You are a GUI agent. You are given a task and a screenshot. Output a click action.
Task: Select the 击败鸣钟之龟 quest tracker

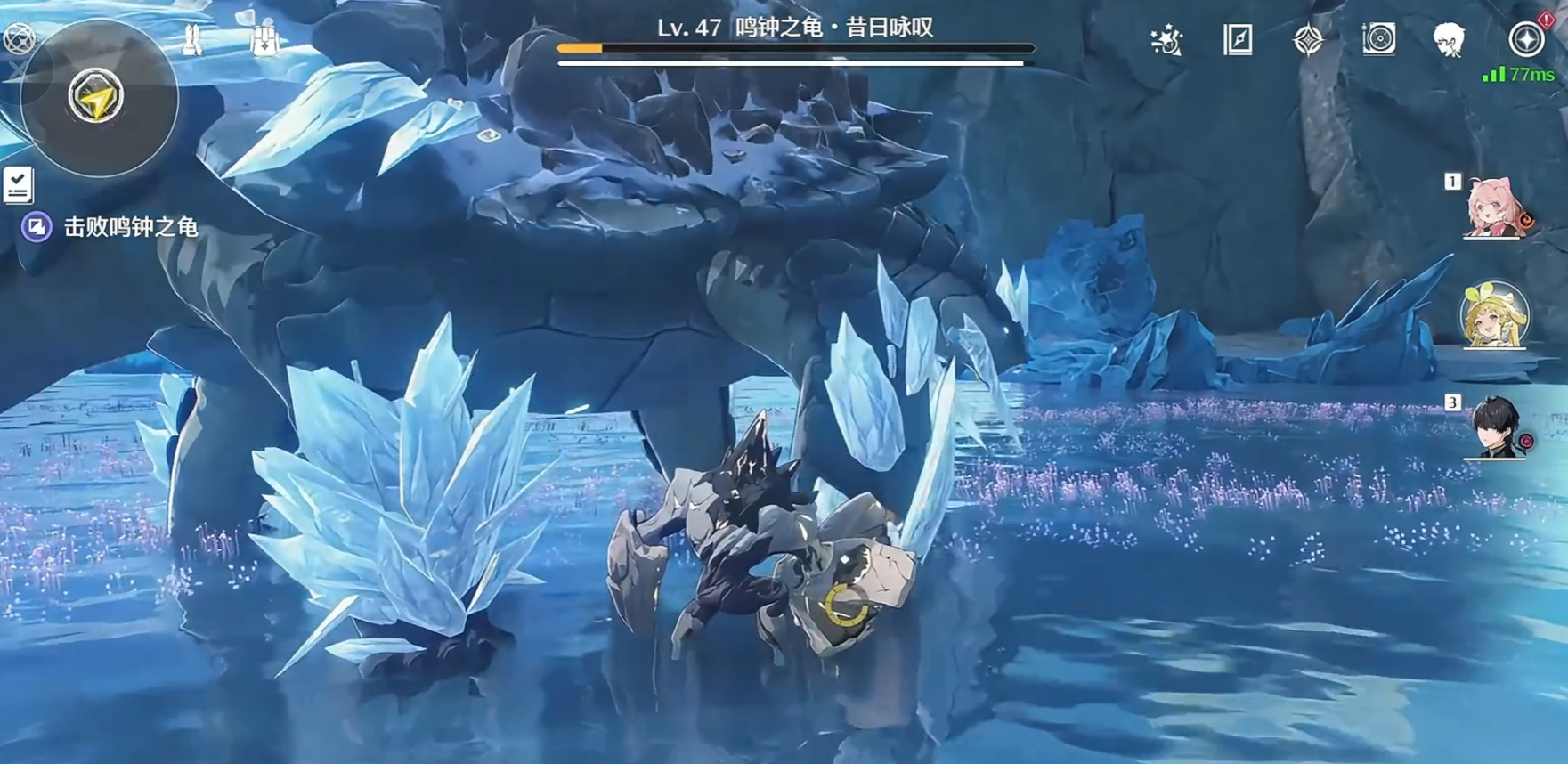(x=130, y=228)
